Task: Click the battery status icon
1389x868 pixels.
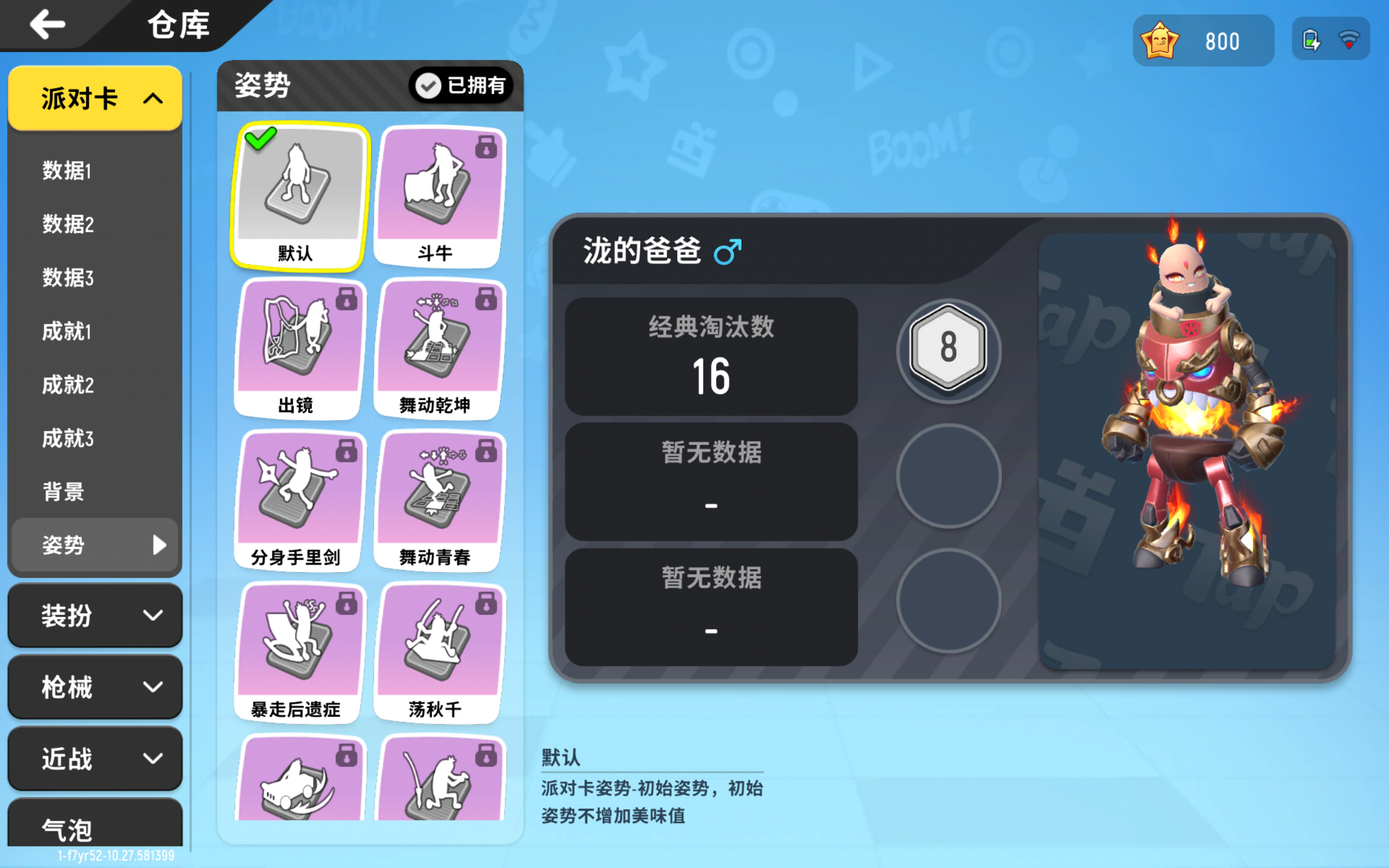Action: tap(1312, 39)
